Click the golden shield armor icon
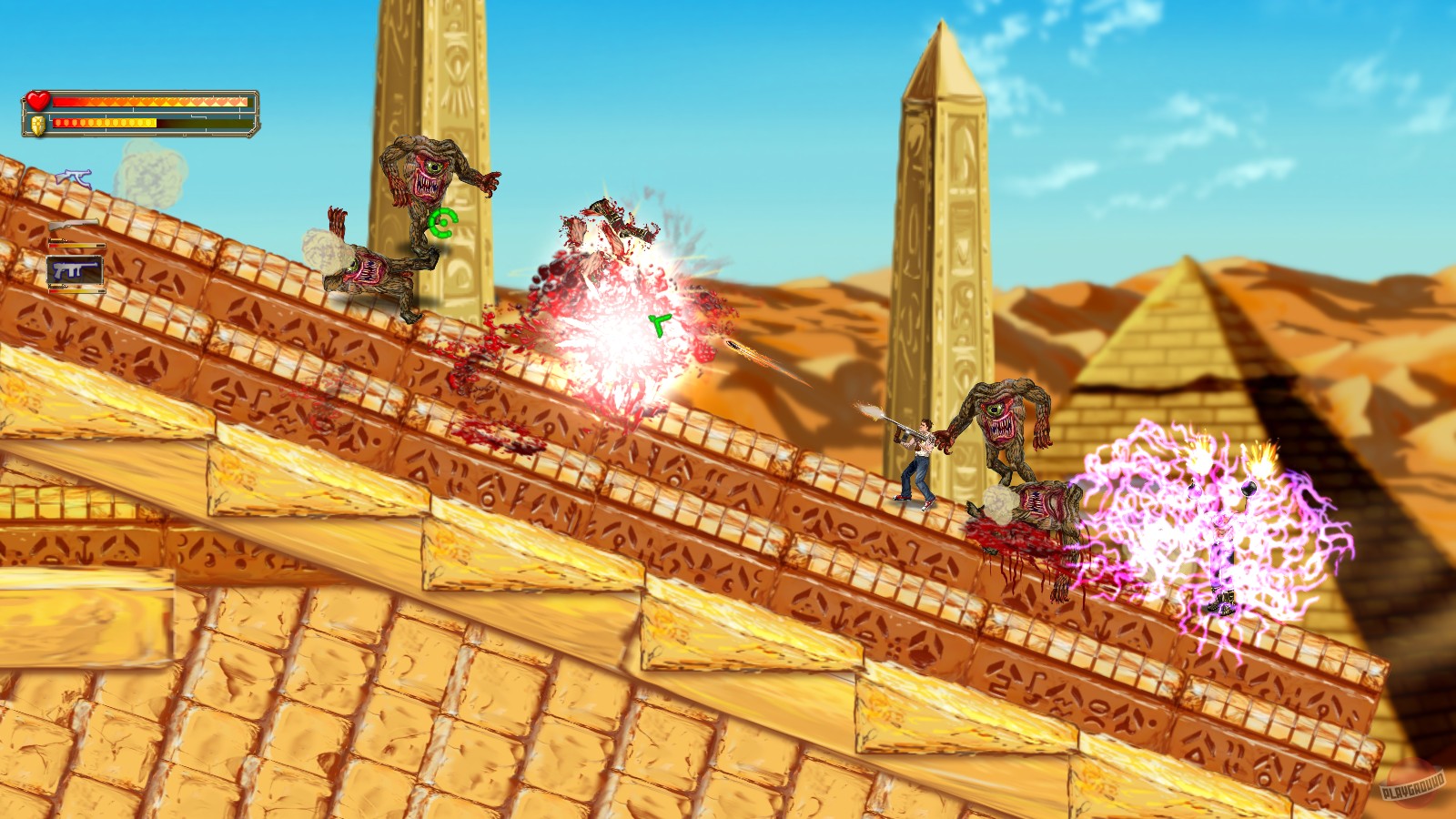Screen dimensions: 1456x819 pyautogui.click(x=37, y=126)
